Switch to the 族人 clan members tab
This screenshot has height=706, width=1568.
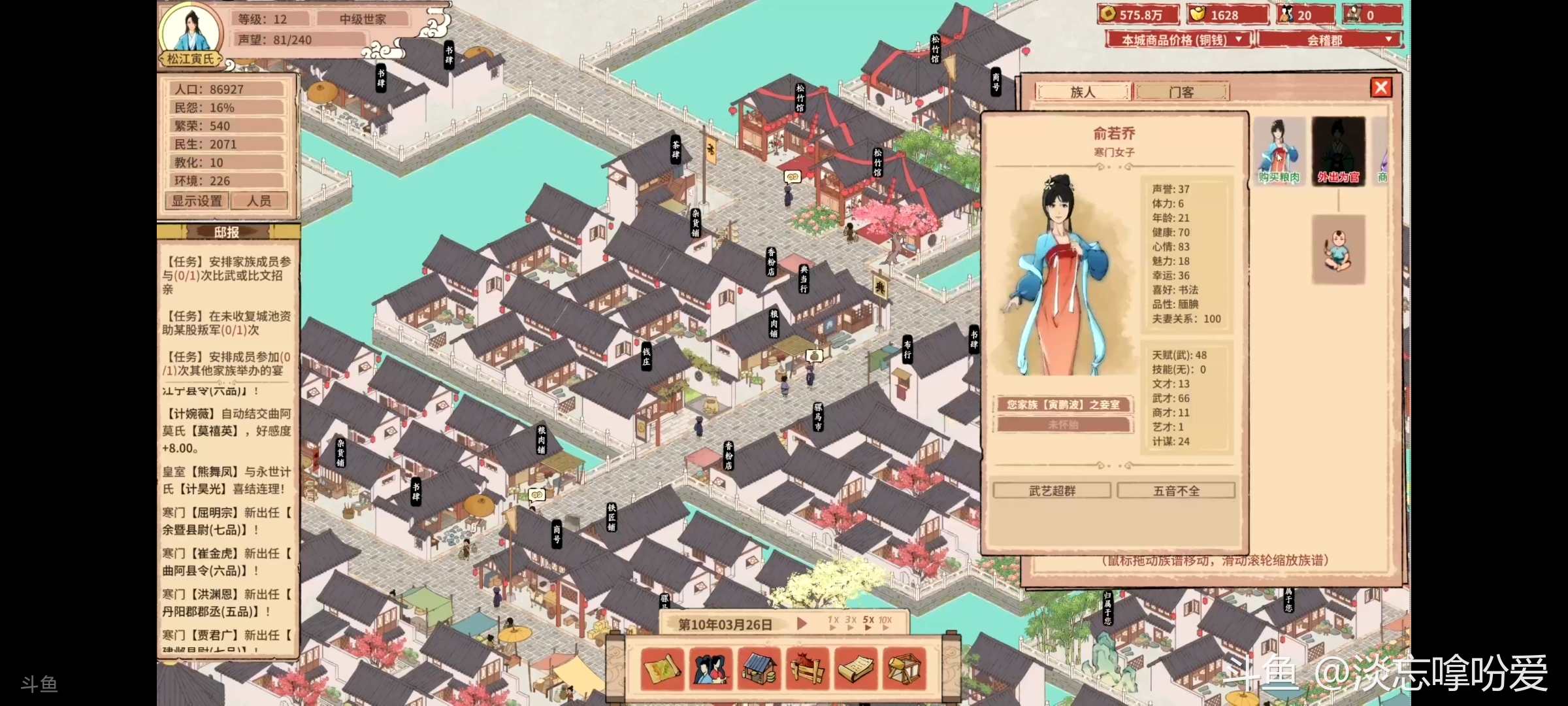1083,92
